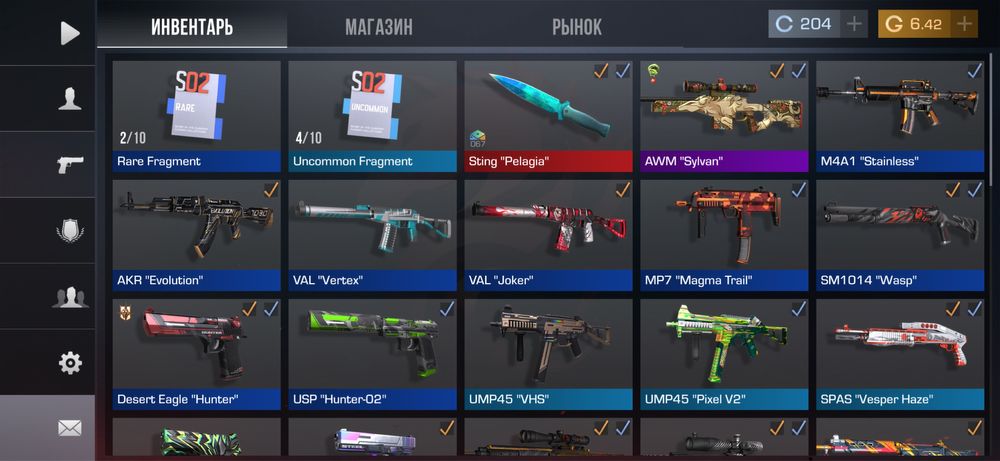Select the ИНВЕНТАРЬ tab
Viewport: 1000px width, 461px height.
coord(192,27)
